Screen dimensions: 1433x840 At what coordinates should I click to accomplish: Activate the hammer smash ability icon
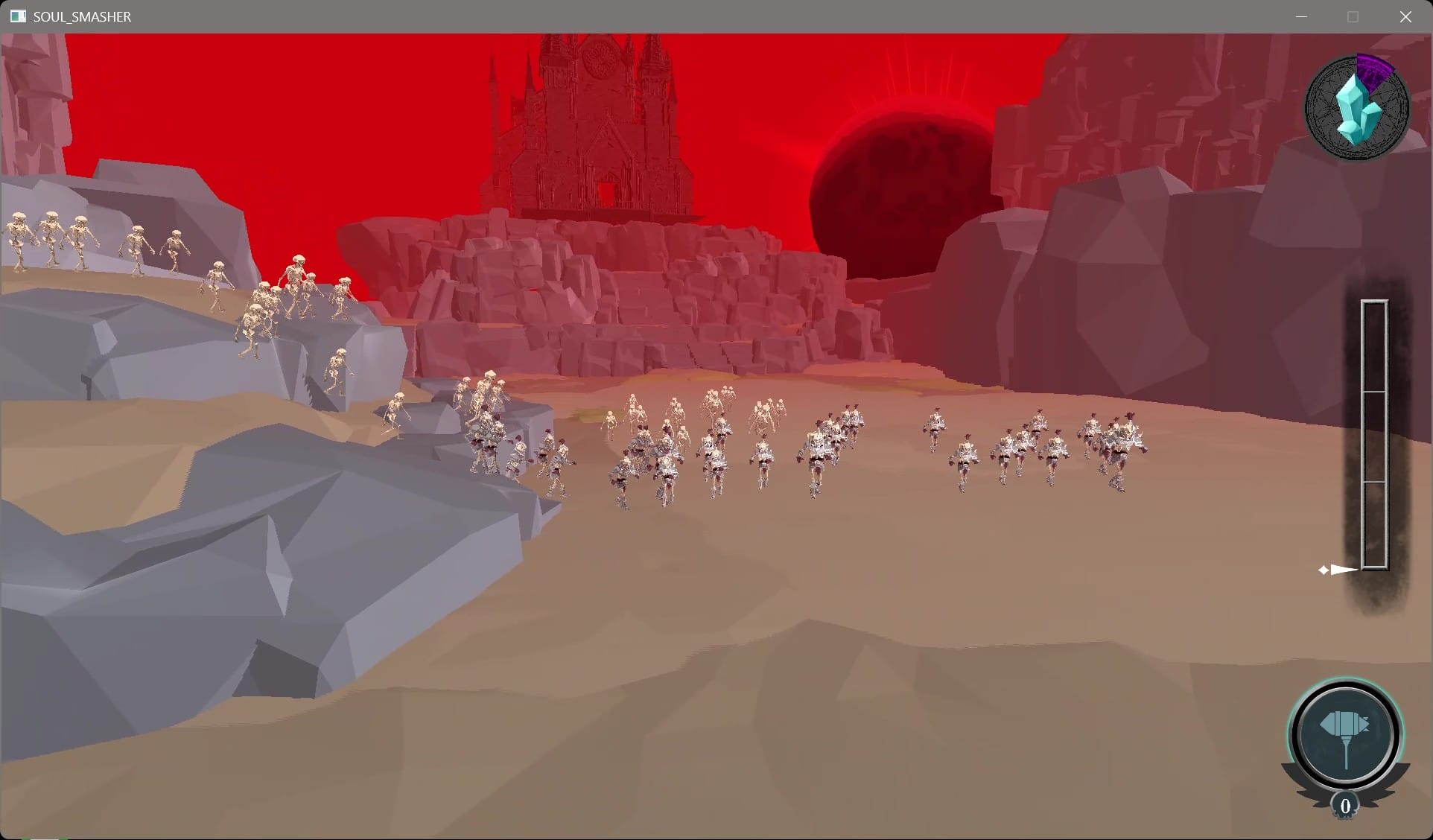coord(1345,734)
